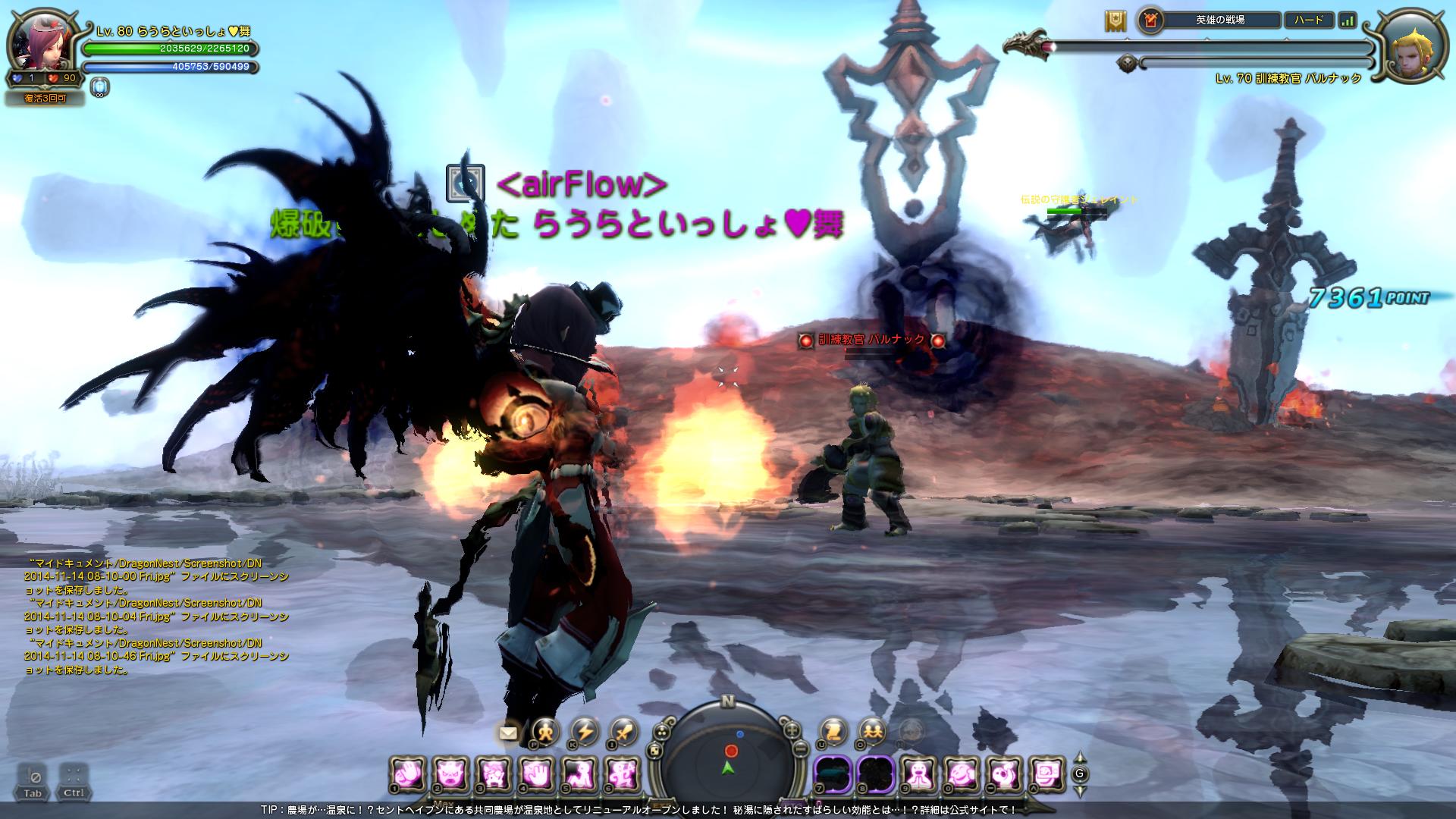Trigger the sitting figure emote in slot 5
Image resolution: width=1456 pixels, height=819 pixels.
coord(578,775)
